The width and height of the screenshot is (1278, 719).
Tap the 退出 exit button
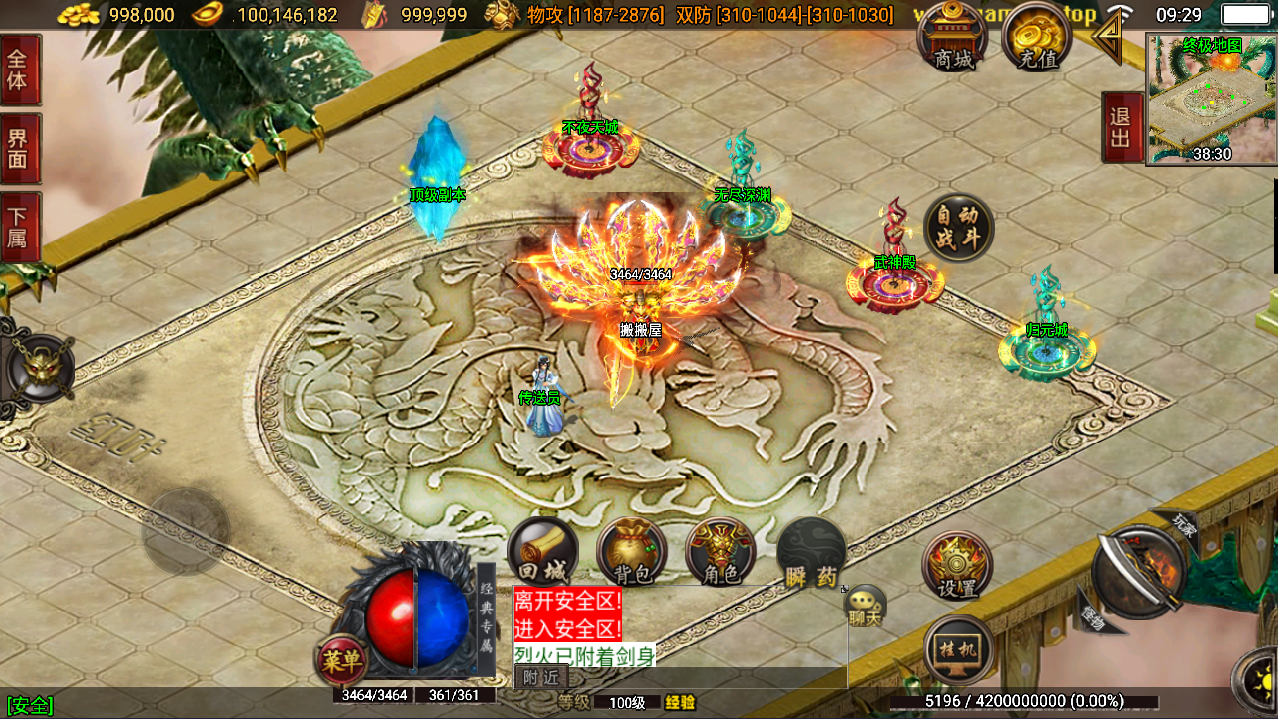[x=1120, y=127]
